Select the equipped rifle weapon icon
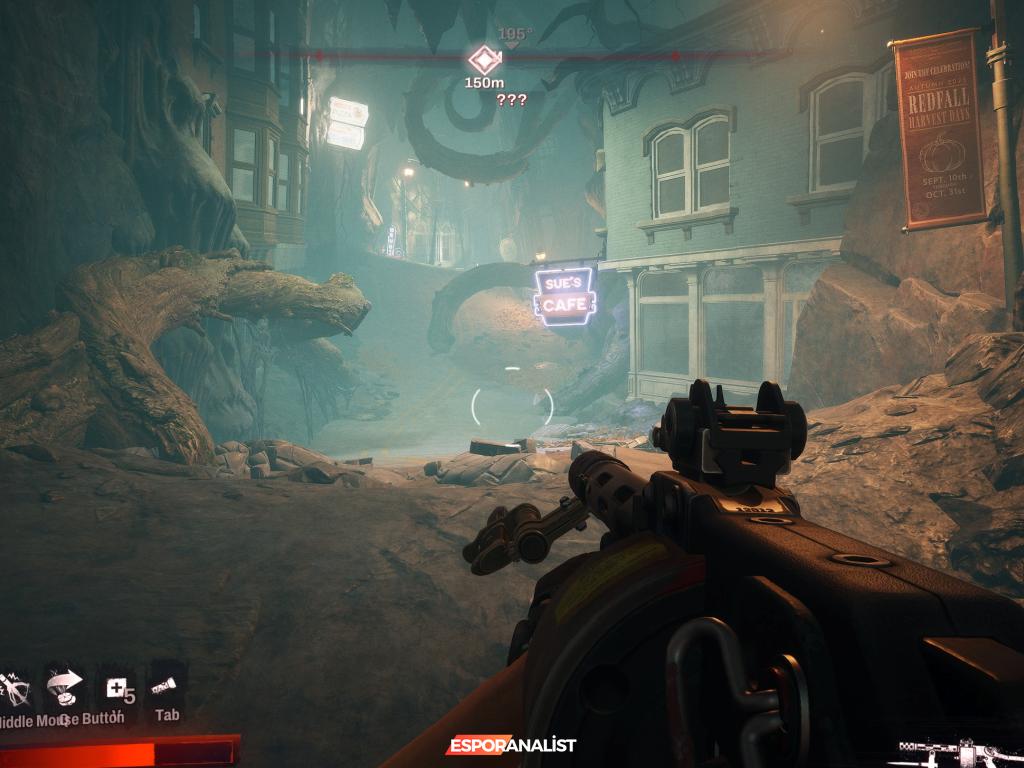 click(957, 749)
